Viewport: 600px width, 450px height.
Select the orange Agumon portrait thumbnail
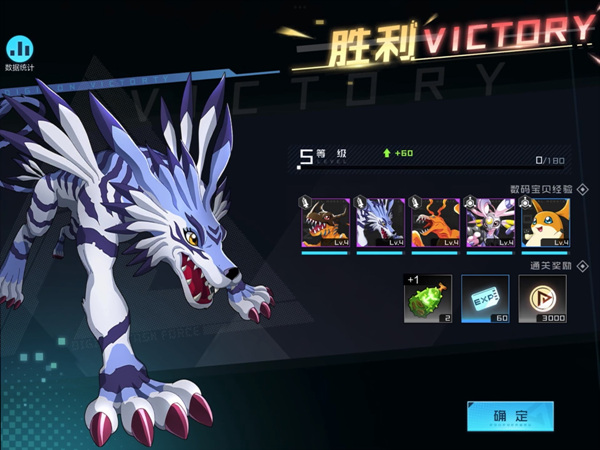click(435, 222)
